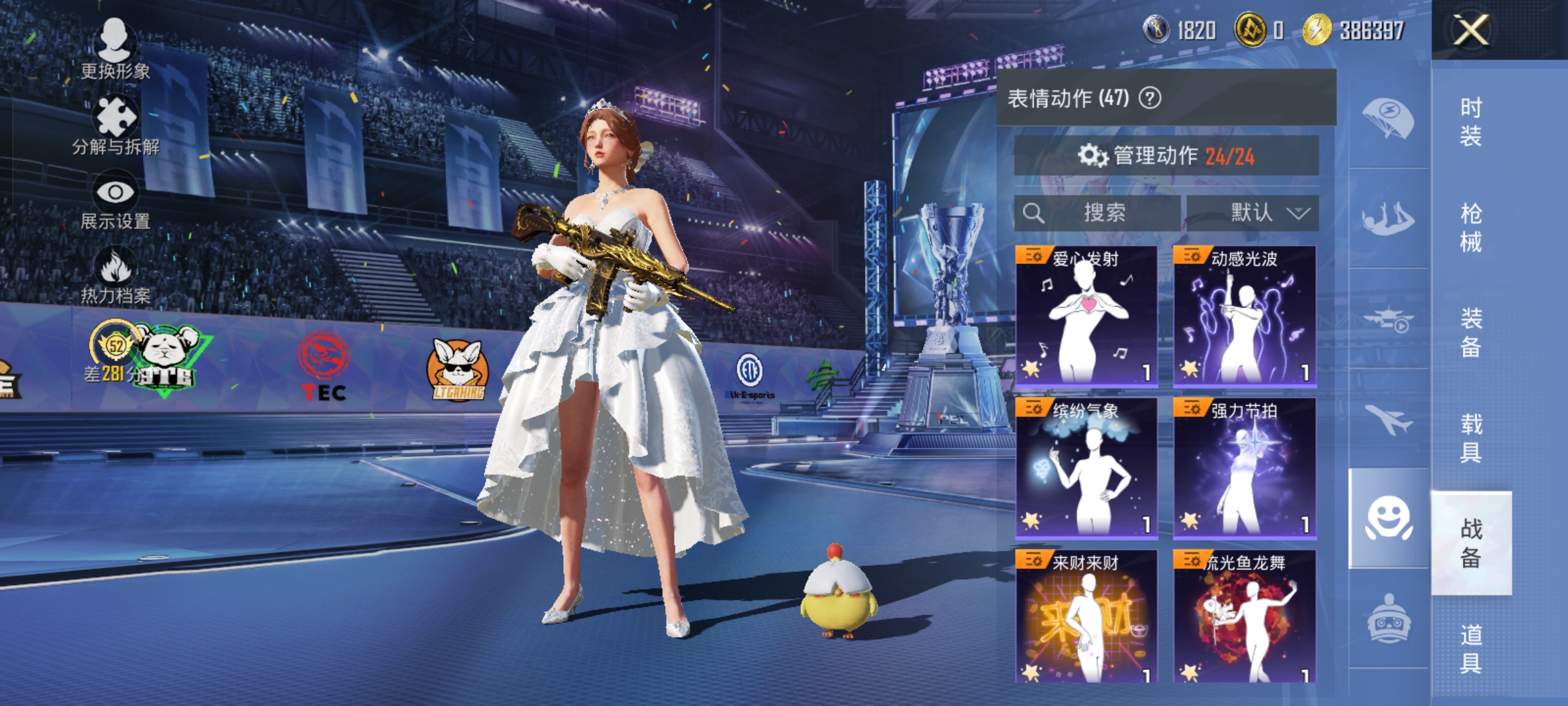Switch to the 枪械 firearms tab

point(1471,227)
